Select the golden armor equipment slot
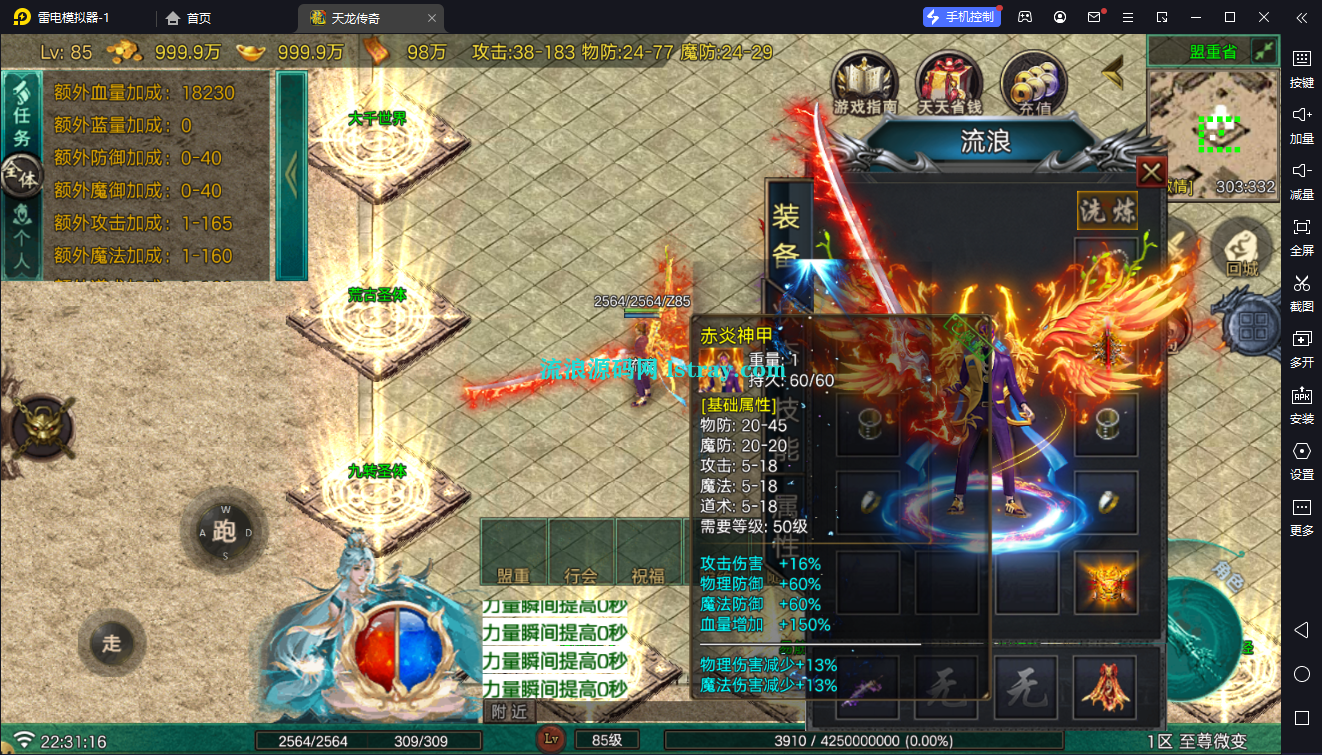The width and height of the screenshot is (1322, 755). pos(1106,583)
